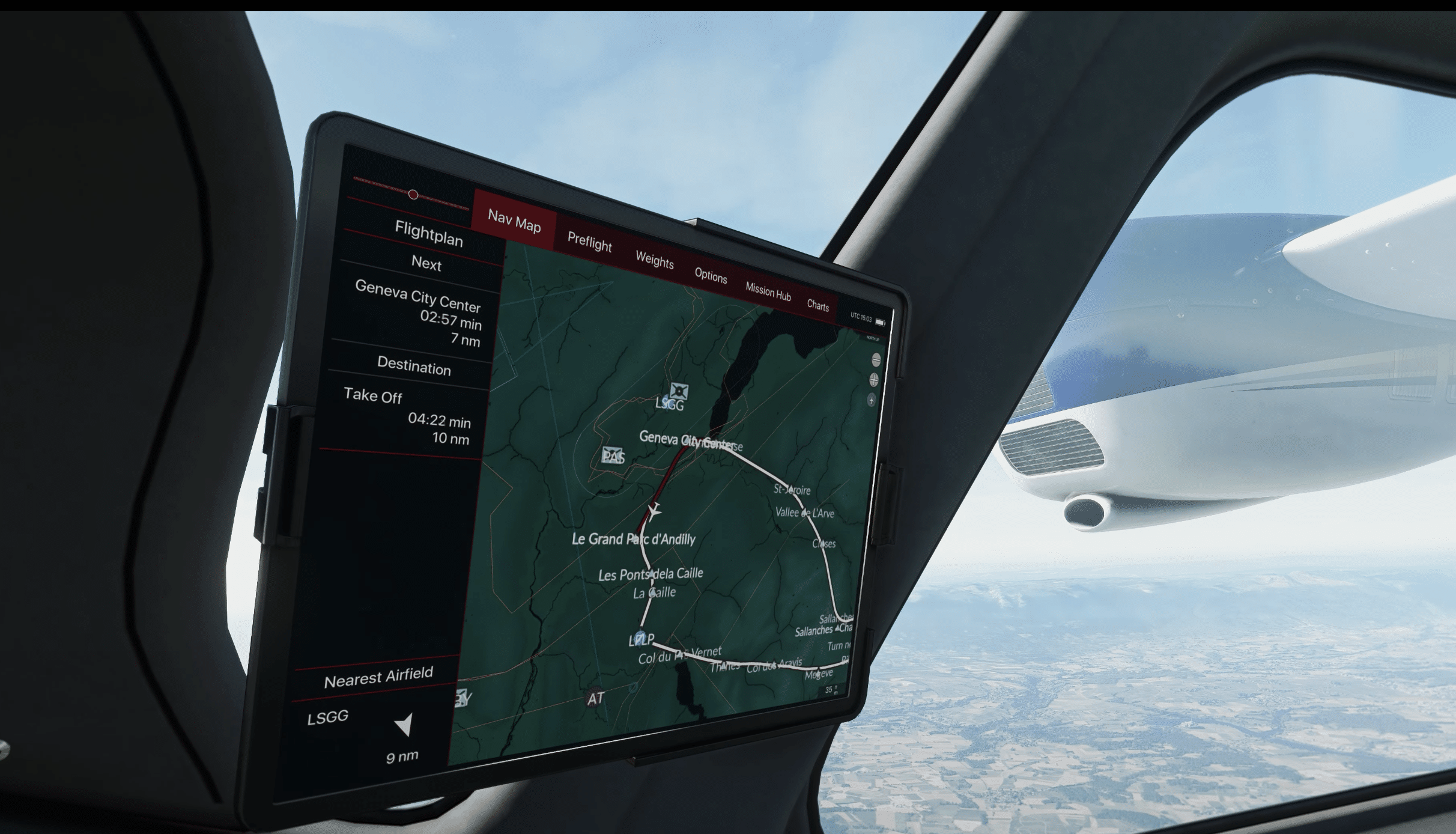Image resolution: width=1456 pixels, height=834 pixels.
Task: Click the Nearest Airfield section header
Action: (x=378, y=677)
